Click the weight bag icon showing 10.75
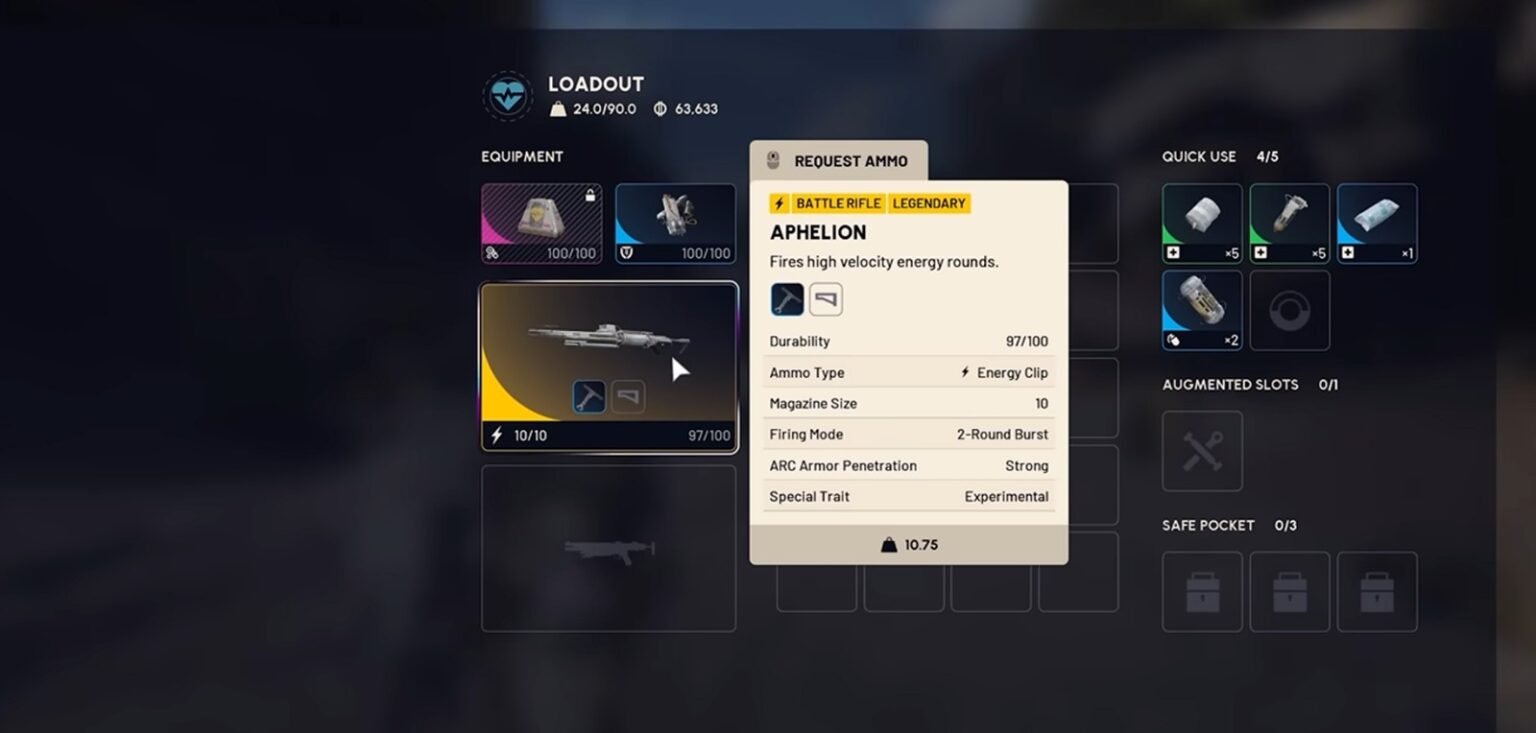 [x=908, y=544]
